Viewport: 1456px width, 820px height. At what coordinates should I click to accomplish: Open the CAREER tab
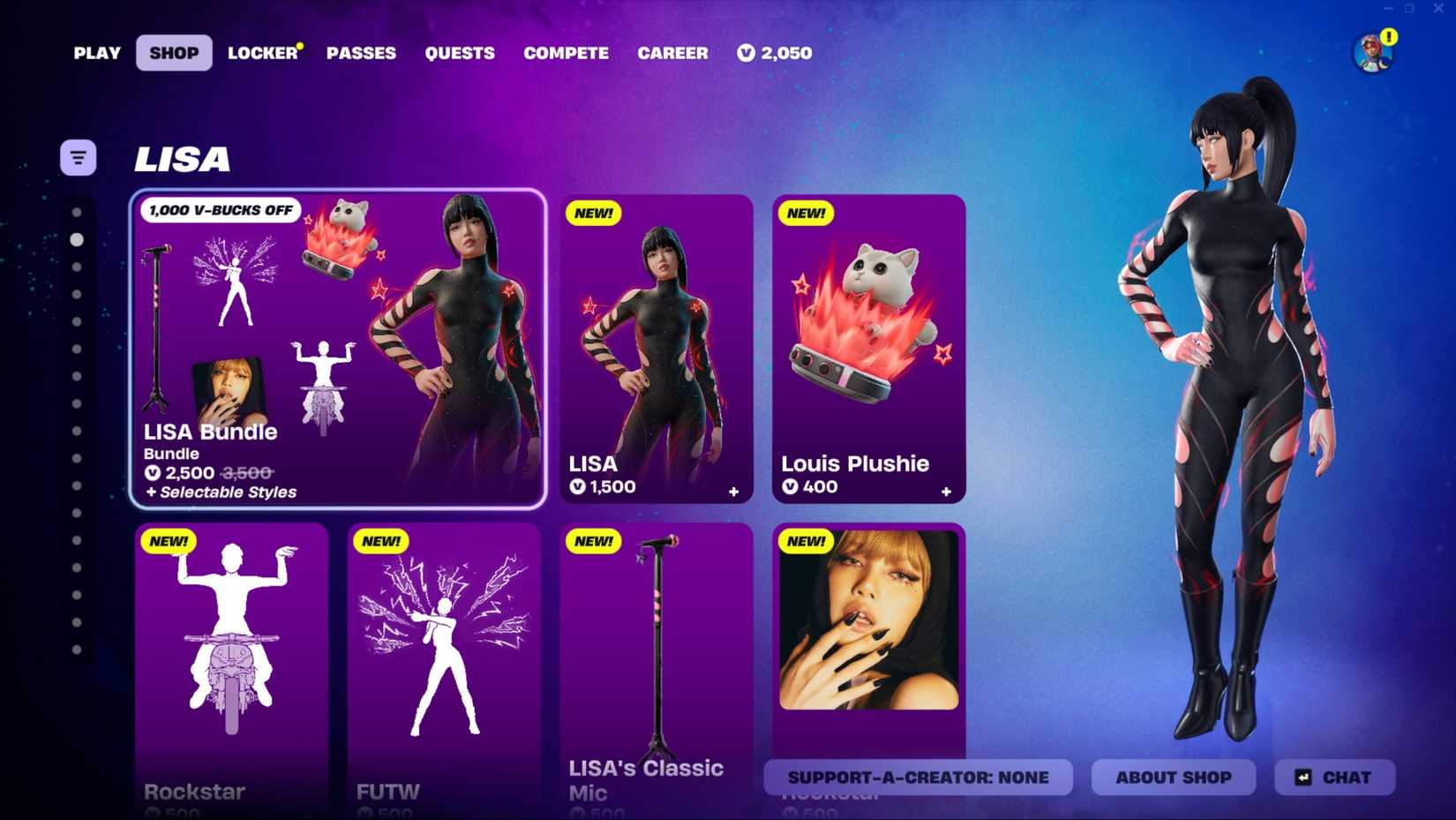click(x=673, y=53)
